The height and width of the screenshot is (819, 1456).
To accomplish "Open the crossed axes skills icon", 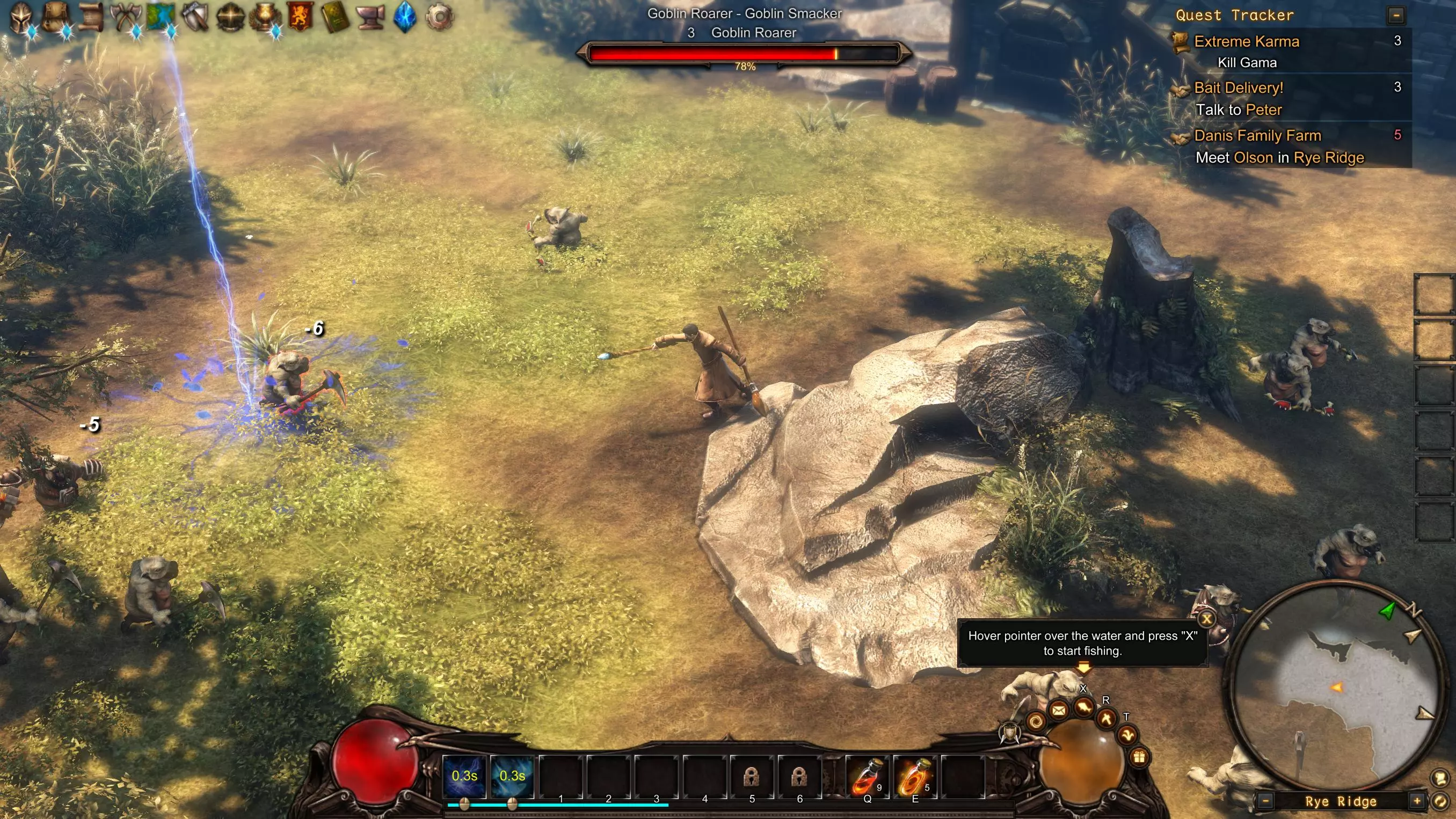I will [x=125, y=17].
